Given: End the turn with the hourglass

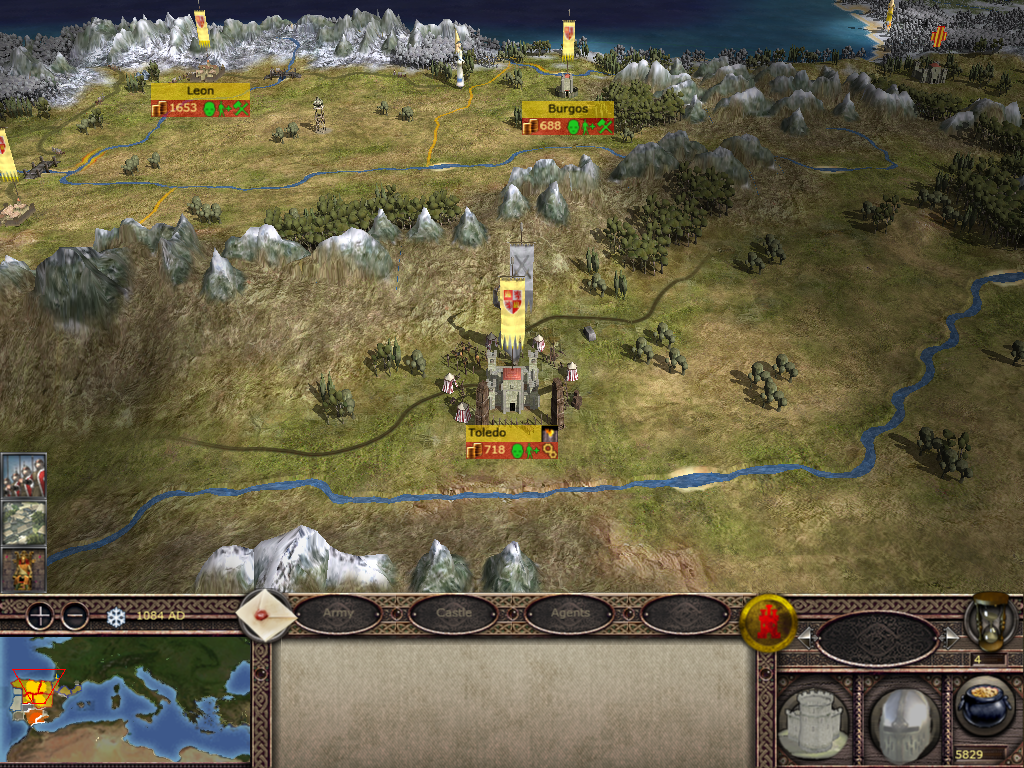Looking at the screenshot, I should pos(990,620).
